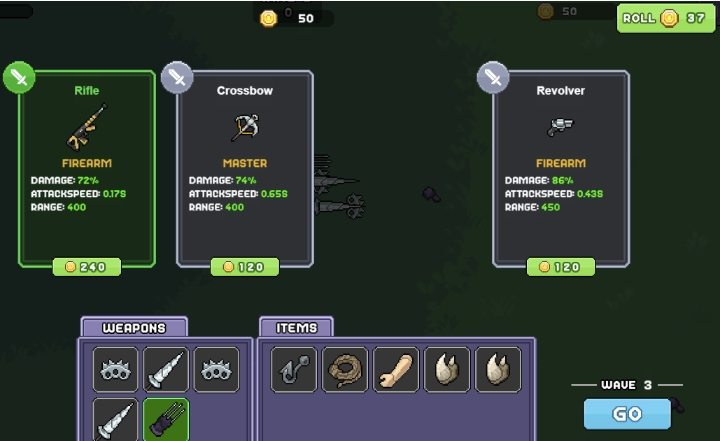Viewport: 720px width, 441px height.
Task: Select the Rifle weapon card
Action: pos(87,167)
